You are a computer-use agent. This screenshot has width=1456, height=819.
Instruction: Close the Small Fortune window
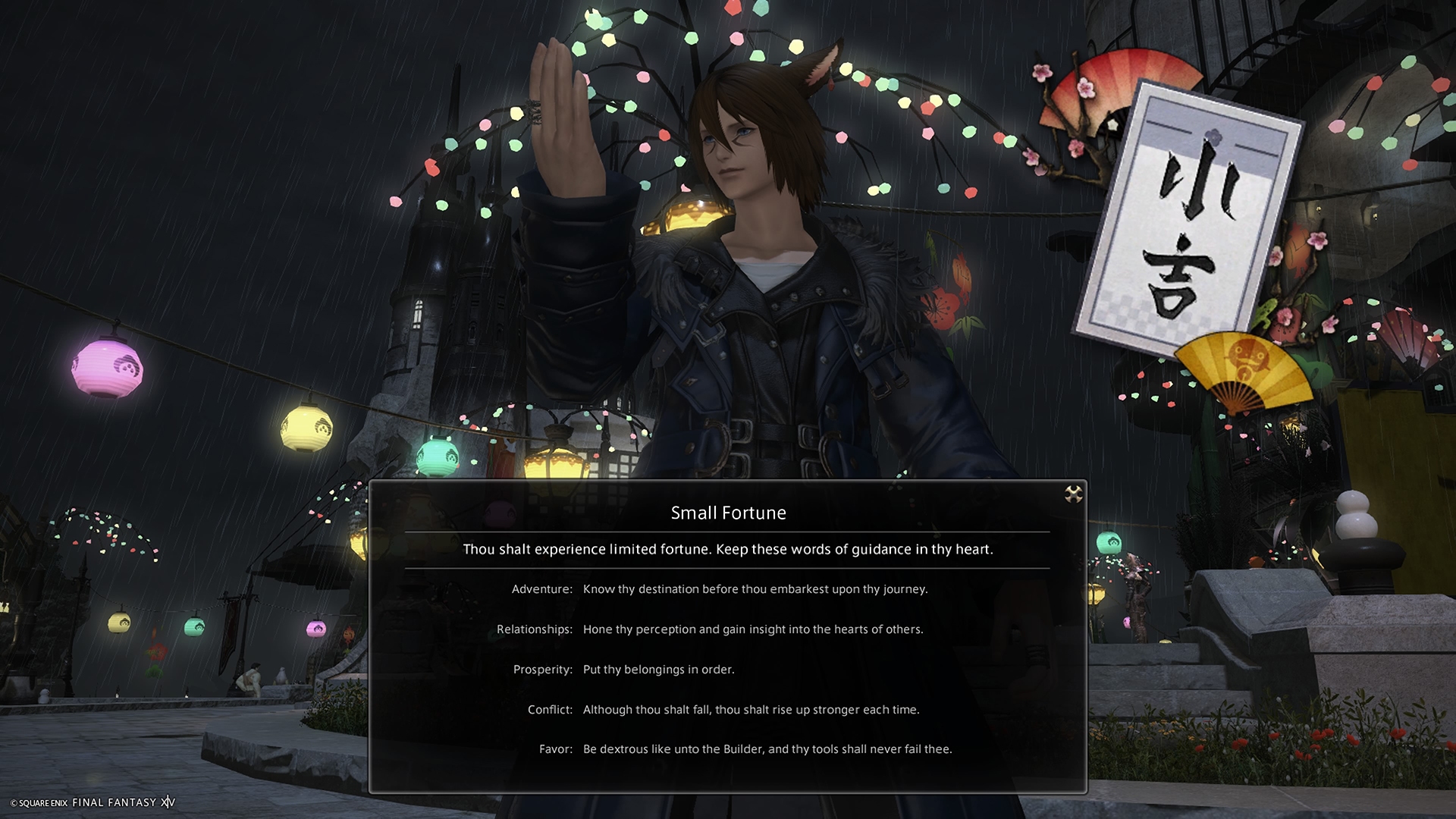pos(1073,494)
